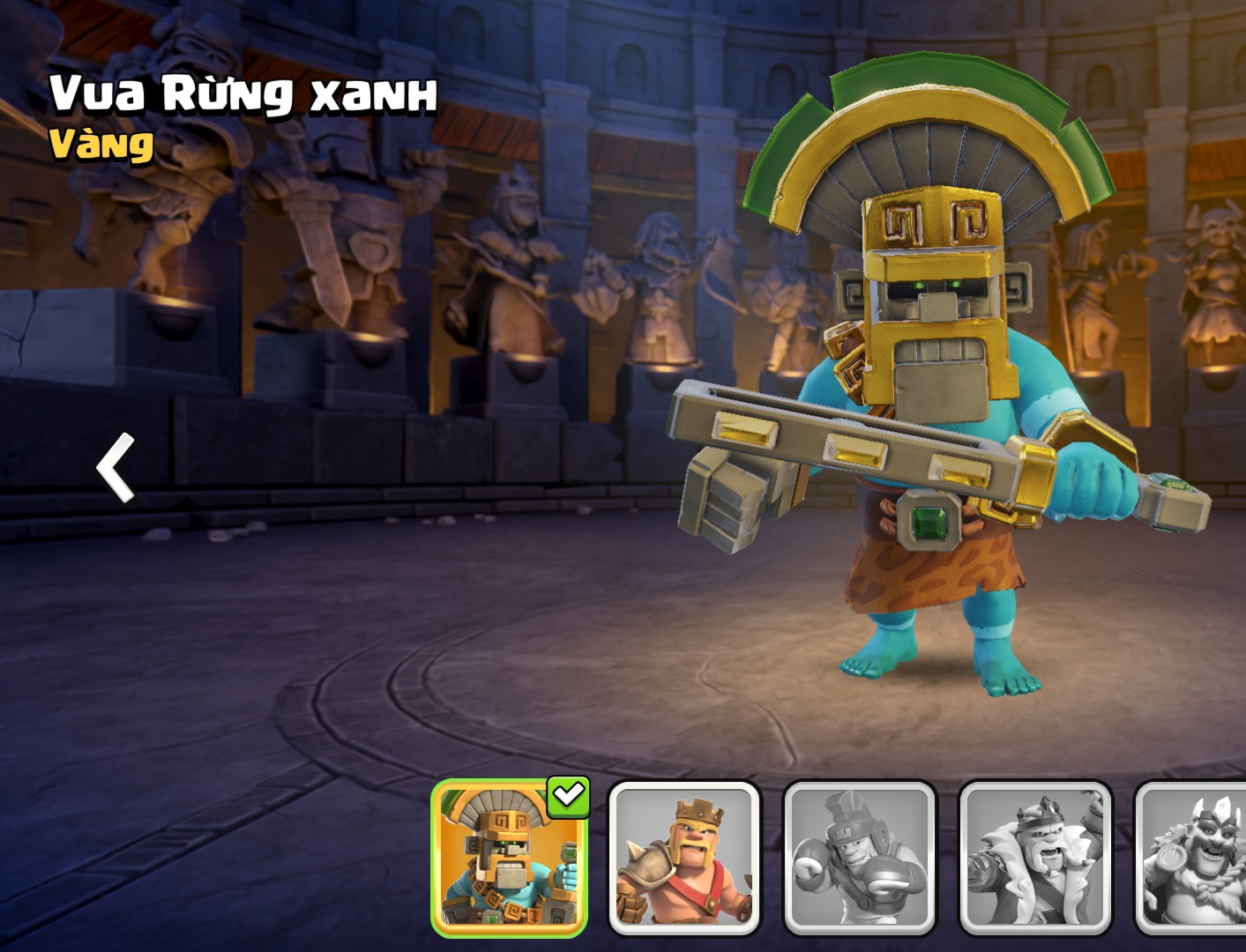Go back with the white left arrow
The width and height of the screenshot is (1246, 952).
(x=116, y=467)
